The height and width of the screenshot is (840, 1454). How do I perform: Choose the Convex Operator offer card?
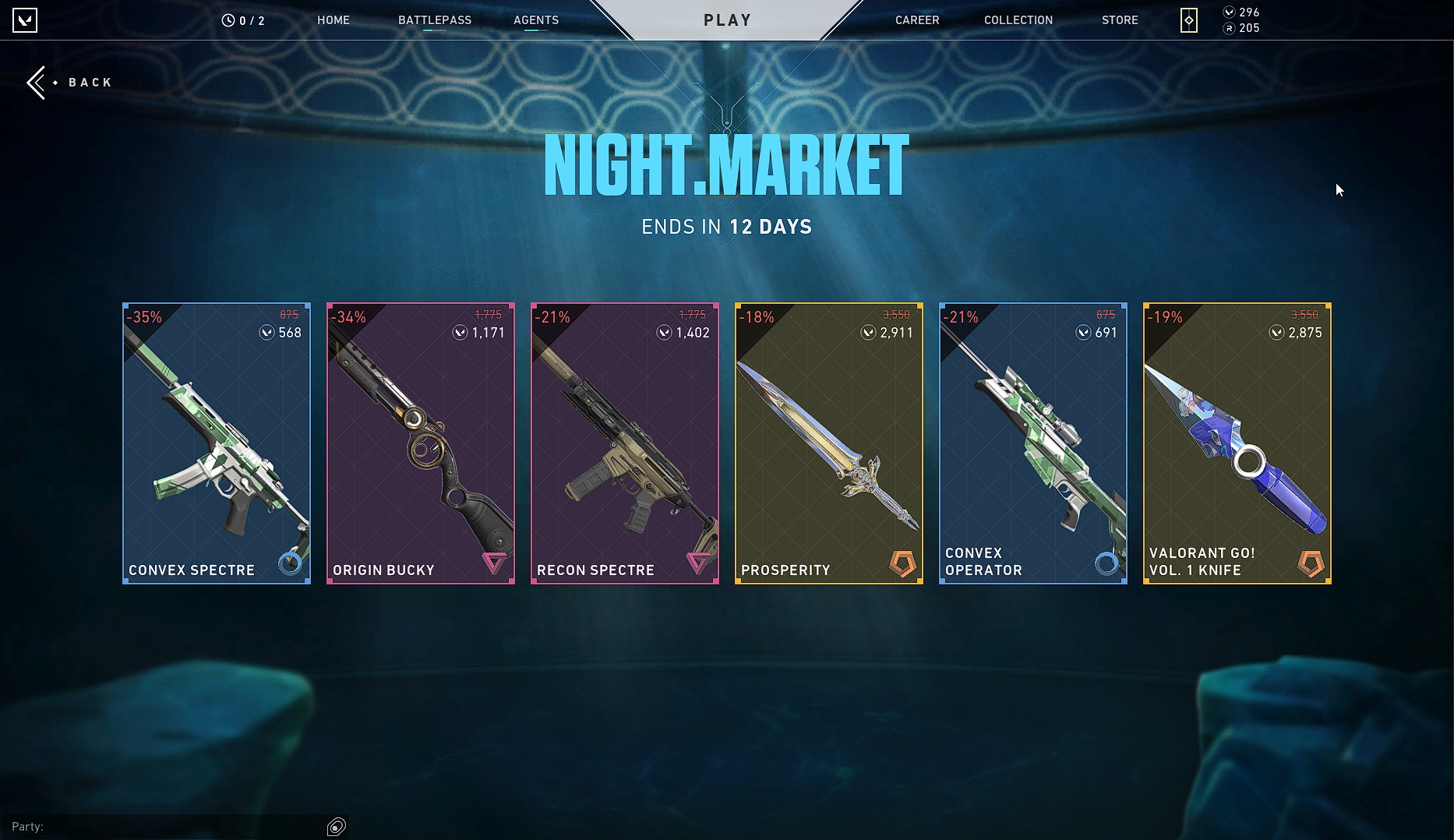pyautogui.click(x=1033, y=443)
